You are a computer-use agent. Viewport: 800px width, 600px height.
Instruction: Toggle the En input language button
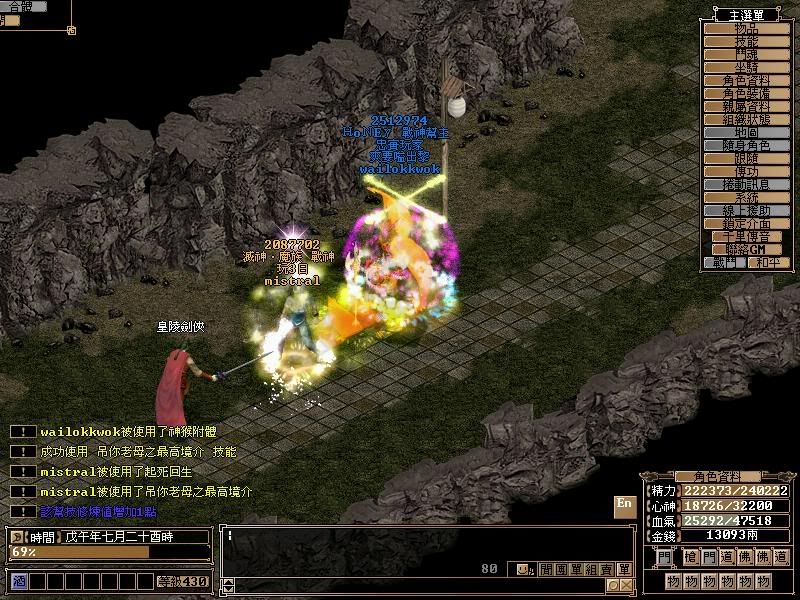pyautogui.click(x=624, y=505)
